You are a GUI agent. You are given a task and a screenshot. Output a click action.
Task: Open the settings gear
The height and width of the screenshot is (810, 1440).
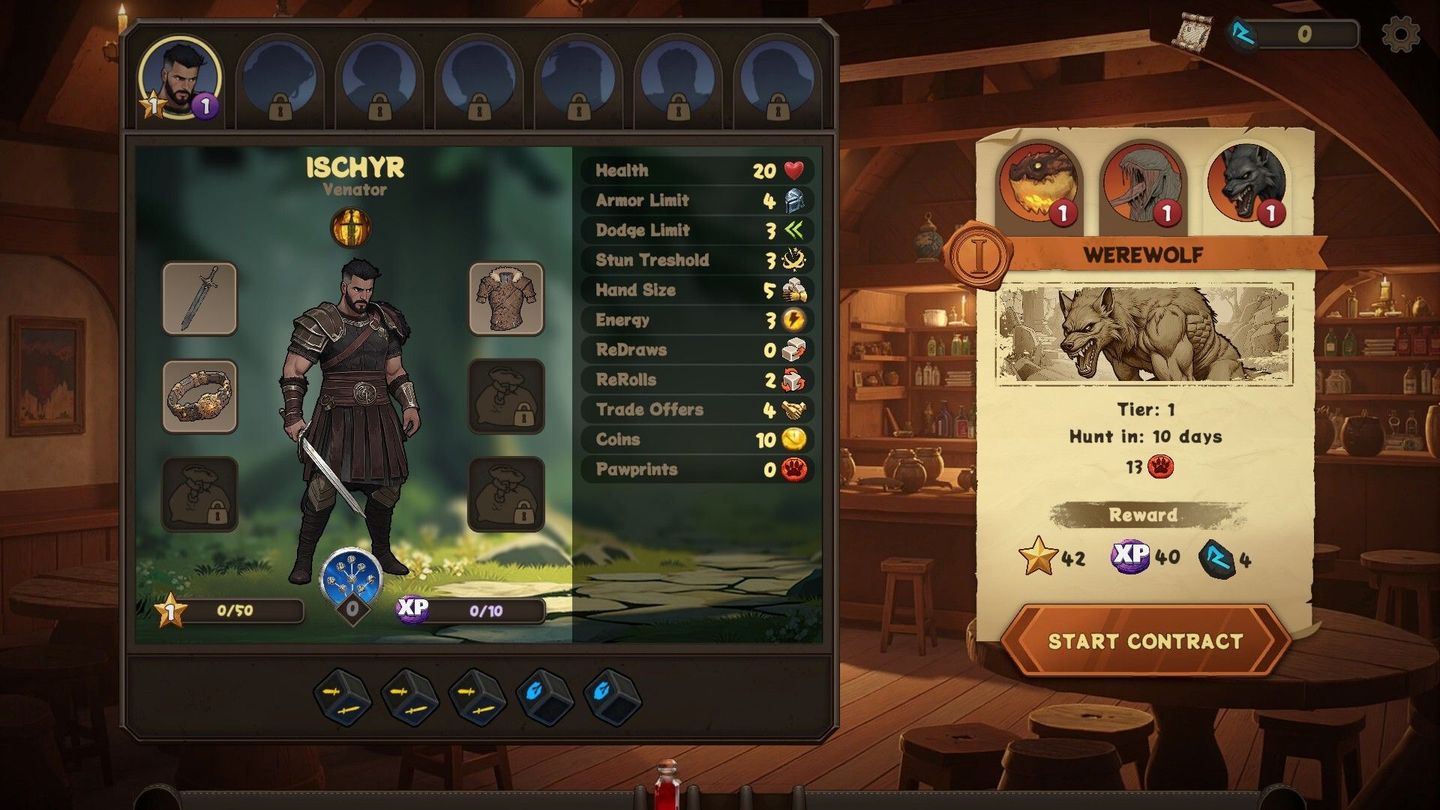tap(1400, 33)
